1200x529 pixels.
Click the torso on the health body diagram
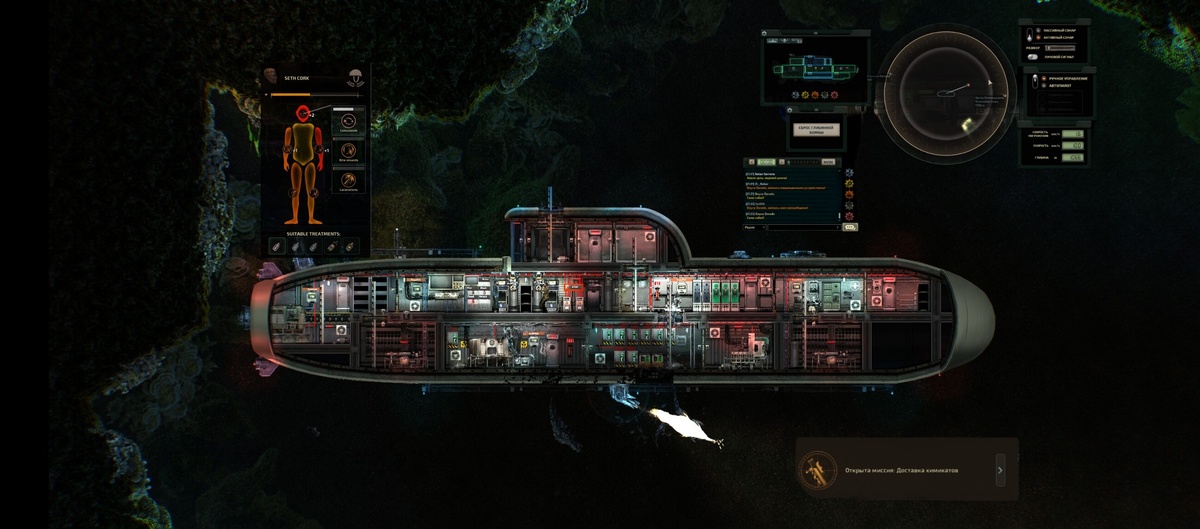[304, 141]
